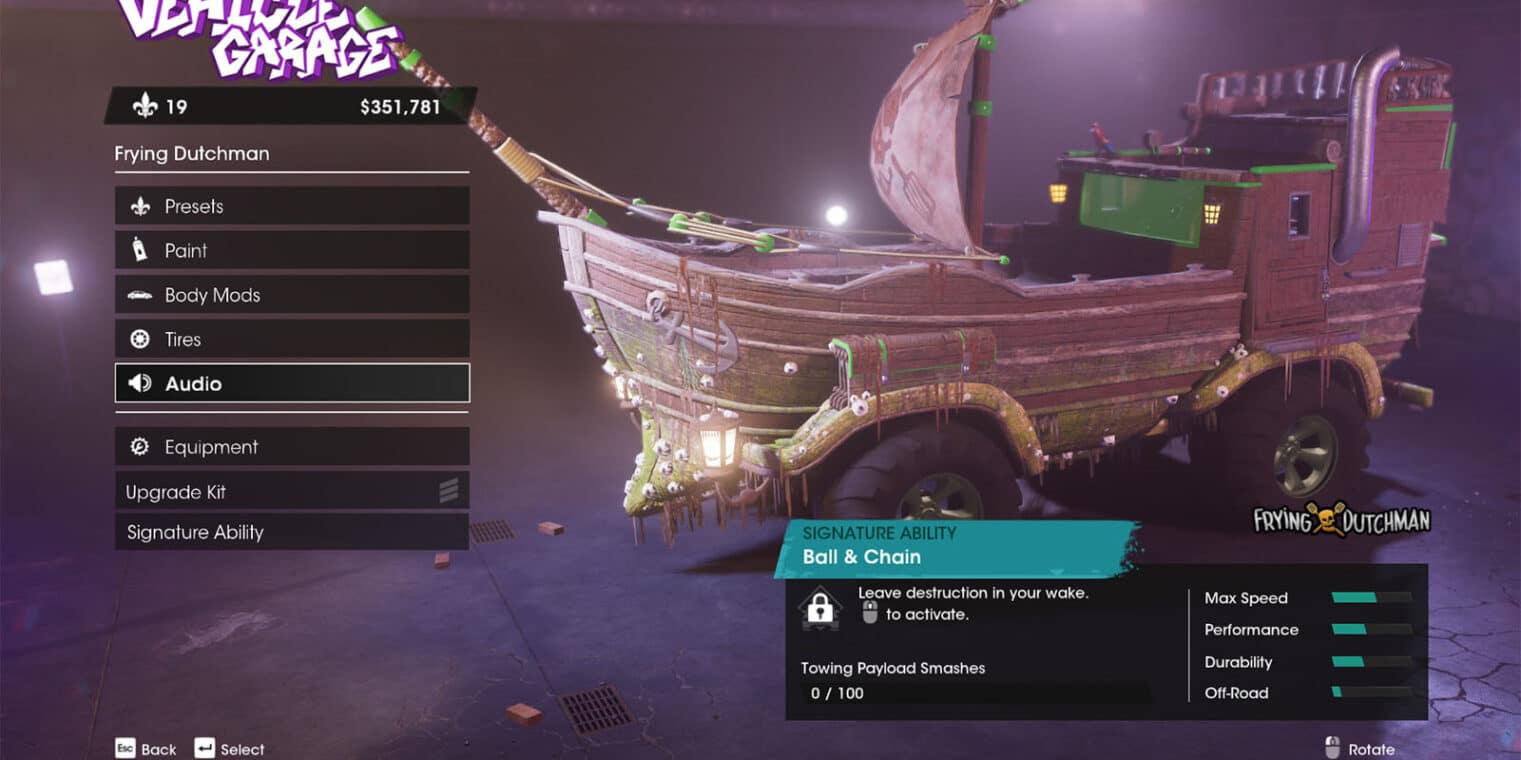Image resolution: width=1521 pixels, height=760 pixels.
Task: Choose the Tires category
Action: (291, 339)
